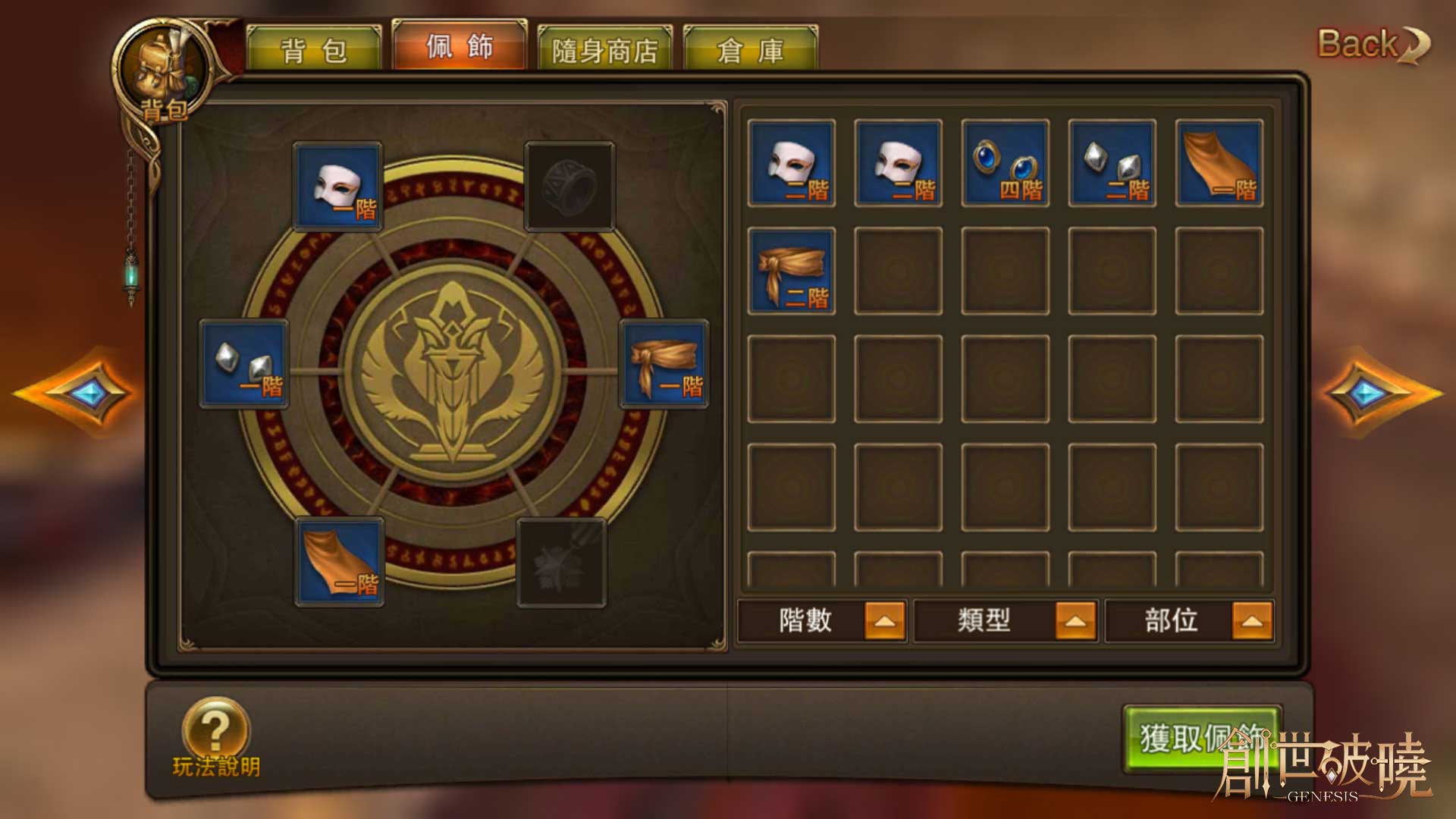
Task: Select the inventory orange cloth marked 一階
Action: coord(1219,162)
